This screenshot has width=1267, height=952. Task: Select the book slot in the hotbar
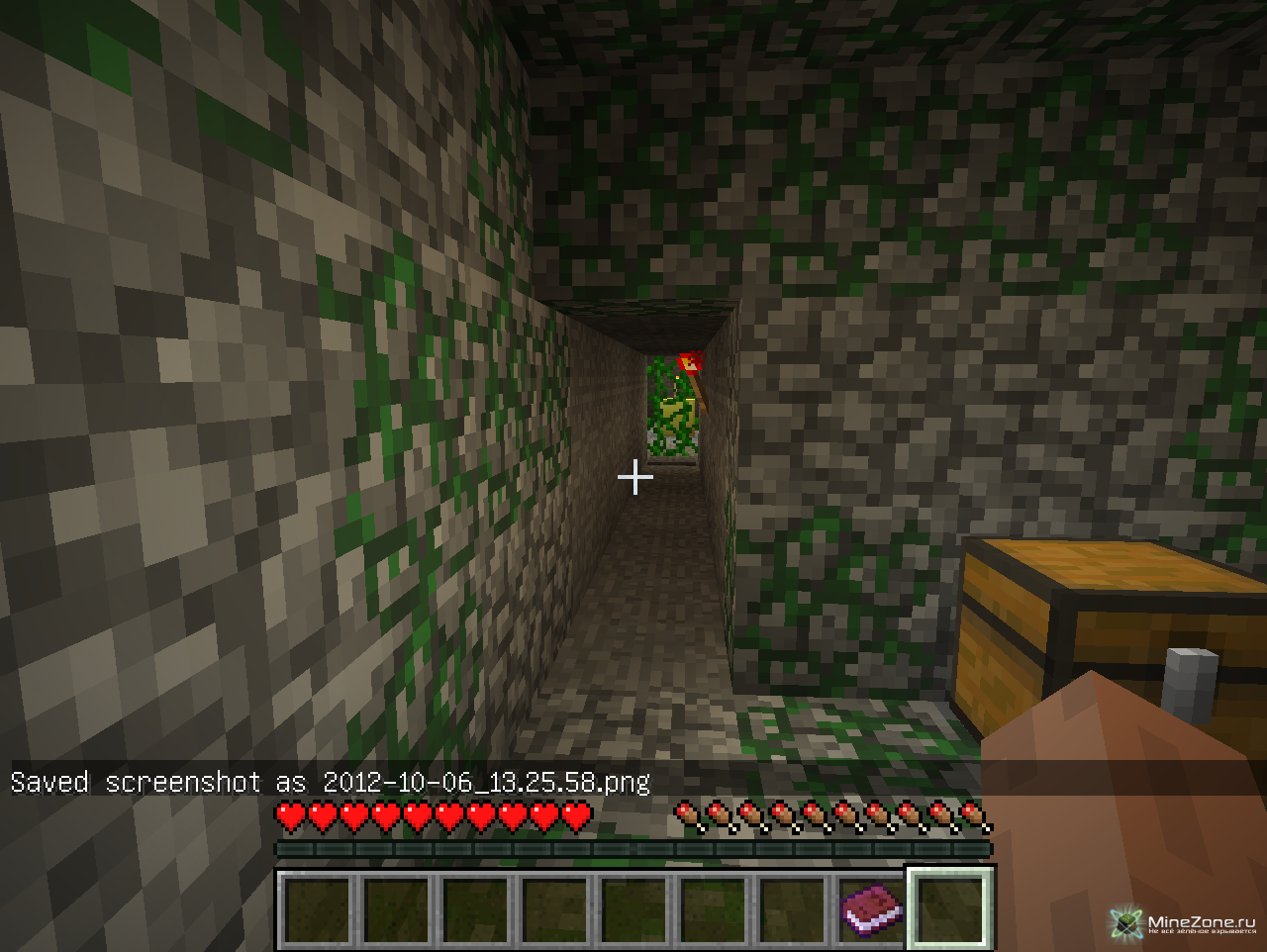871,908
